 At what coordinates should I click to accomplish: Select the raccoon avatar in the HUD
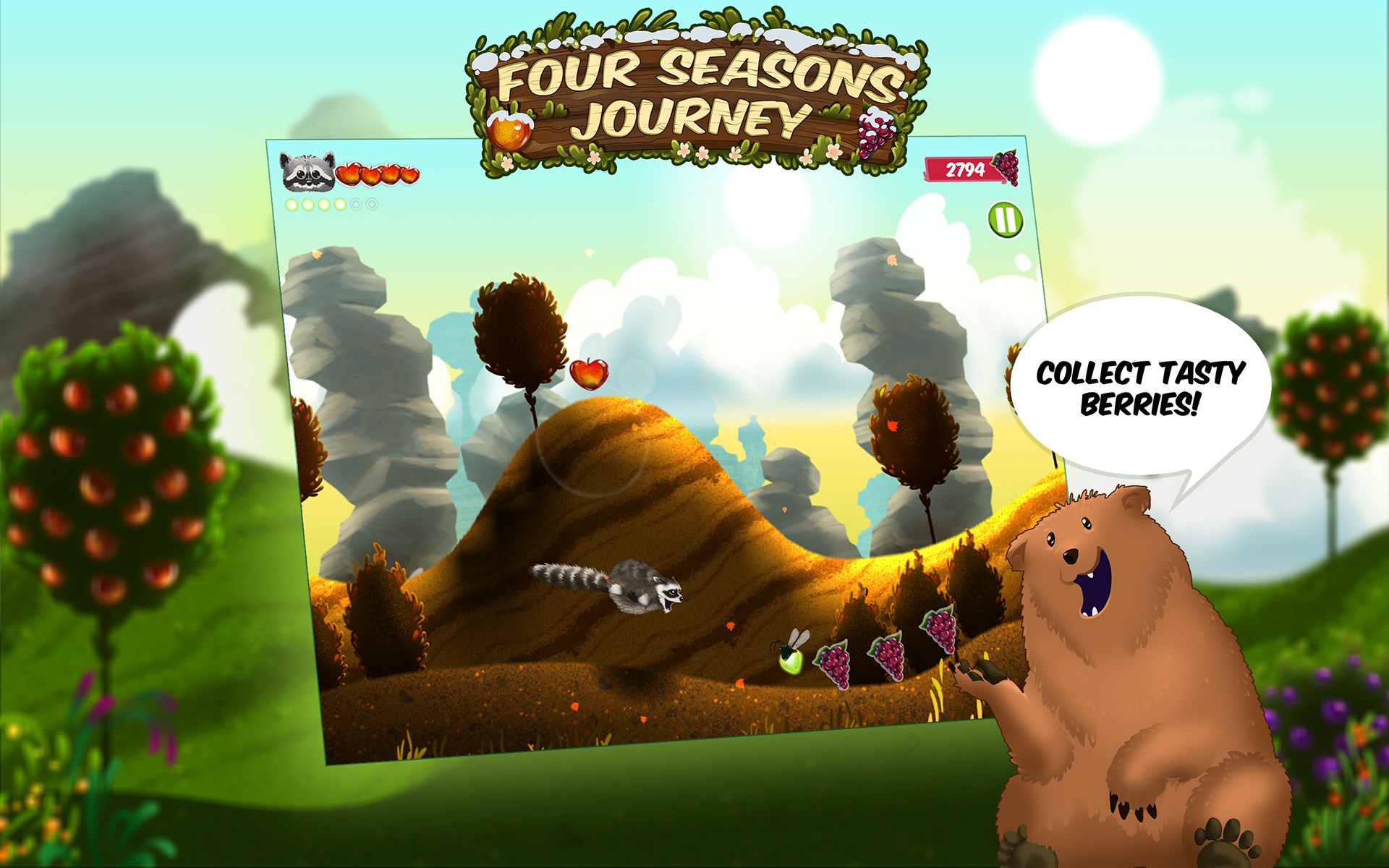point(307,172)
